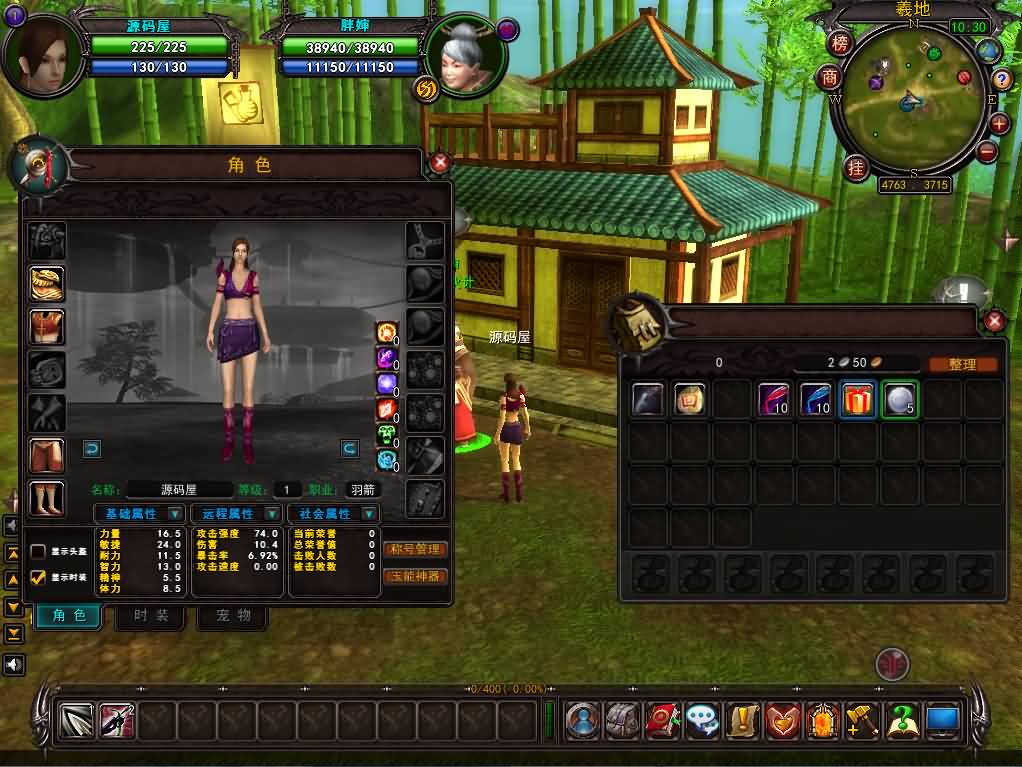Switch to the 宠物 pet tab
1022x767 pixels.
233,615
